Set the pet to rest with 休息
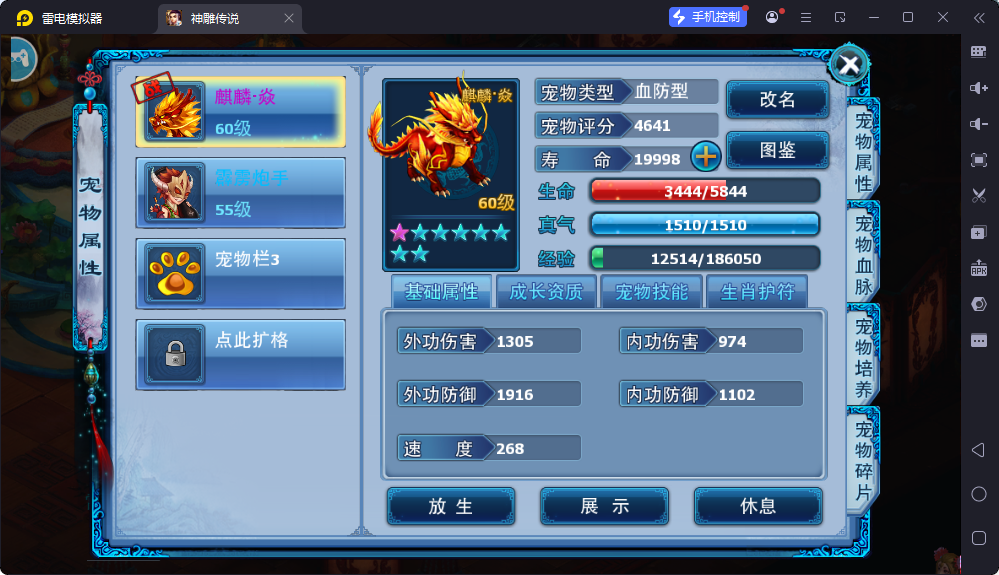 point(758,506)
